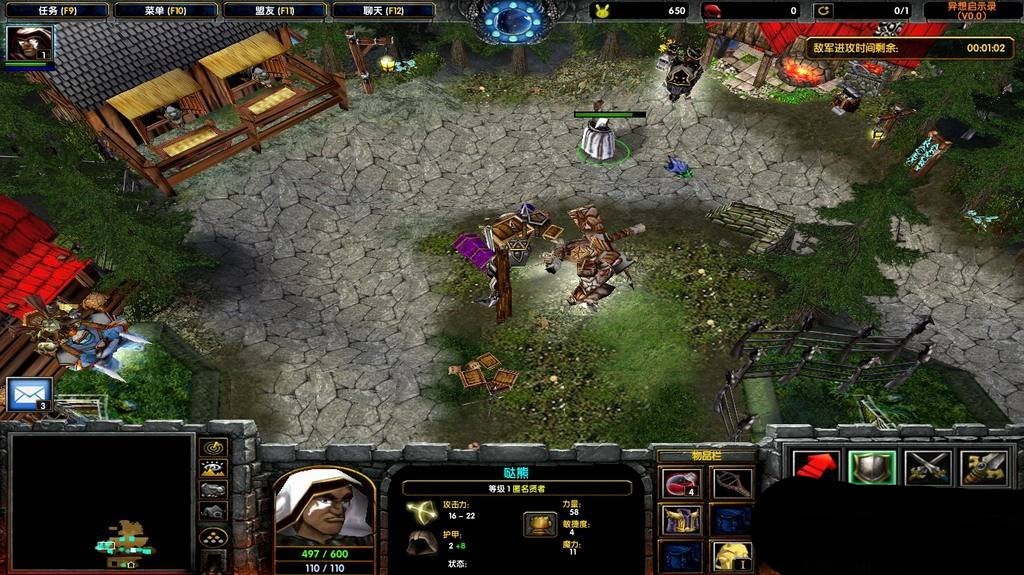
Task: Select the net item in inventory
Action: tap(731, 485)
